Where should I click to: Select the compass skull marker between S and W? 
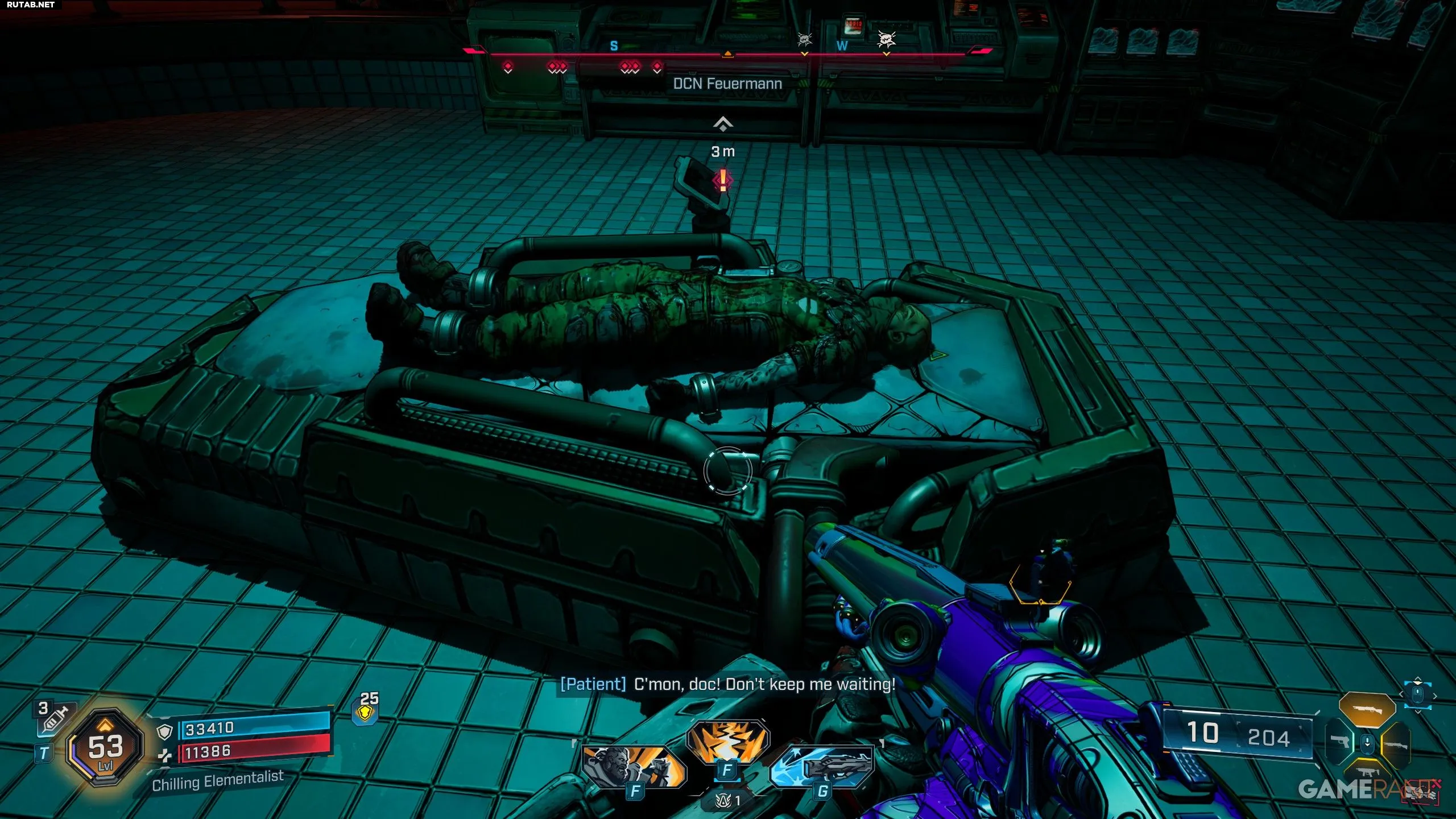click(x=804, y=39)
